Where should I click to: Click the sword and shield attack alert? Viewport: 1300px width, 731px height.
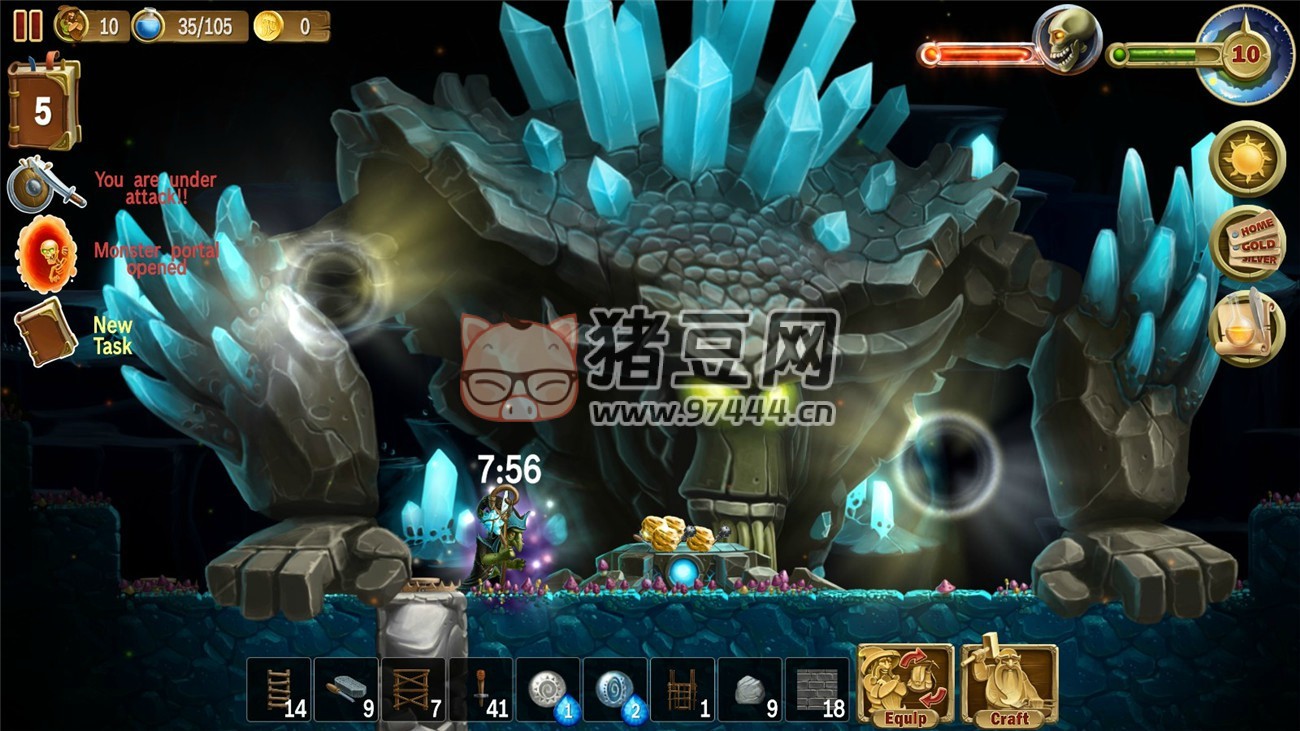[46, 185]
